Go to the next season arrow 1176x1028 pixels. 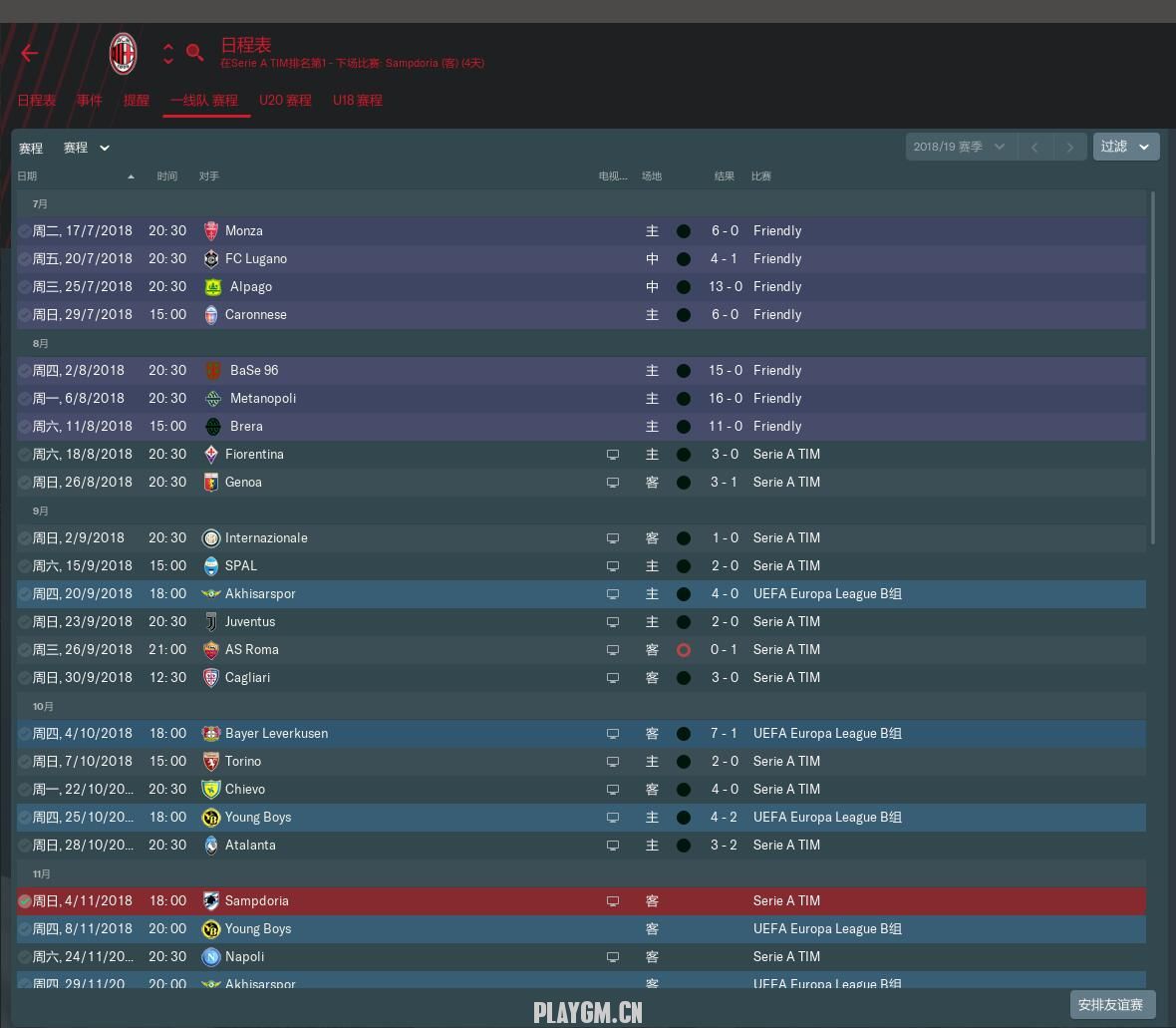pyautogui.click(x=1069, y=148)
